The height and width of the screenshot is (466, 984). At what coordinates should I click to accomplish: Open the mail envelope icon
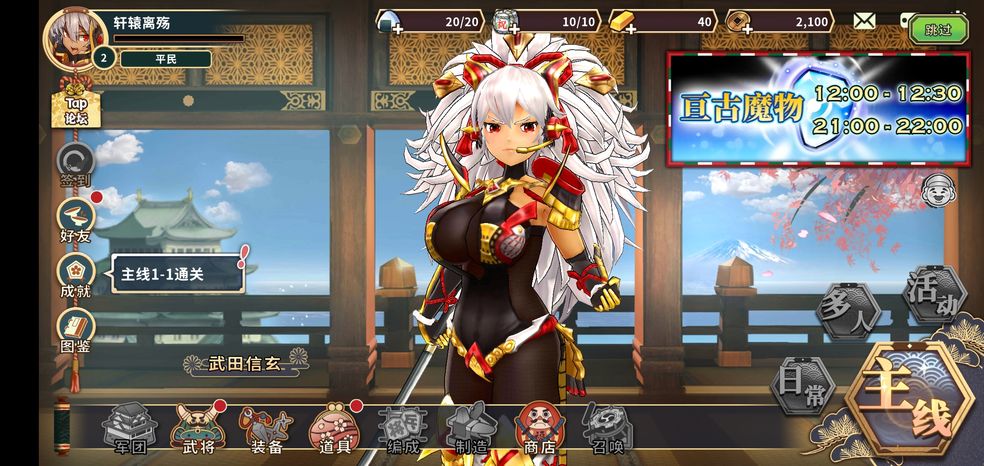(865, 21)
